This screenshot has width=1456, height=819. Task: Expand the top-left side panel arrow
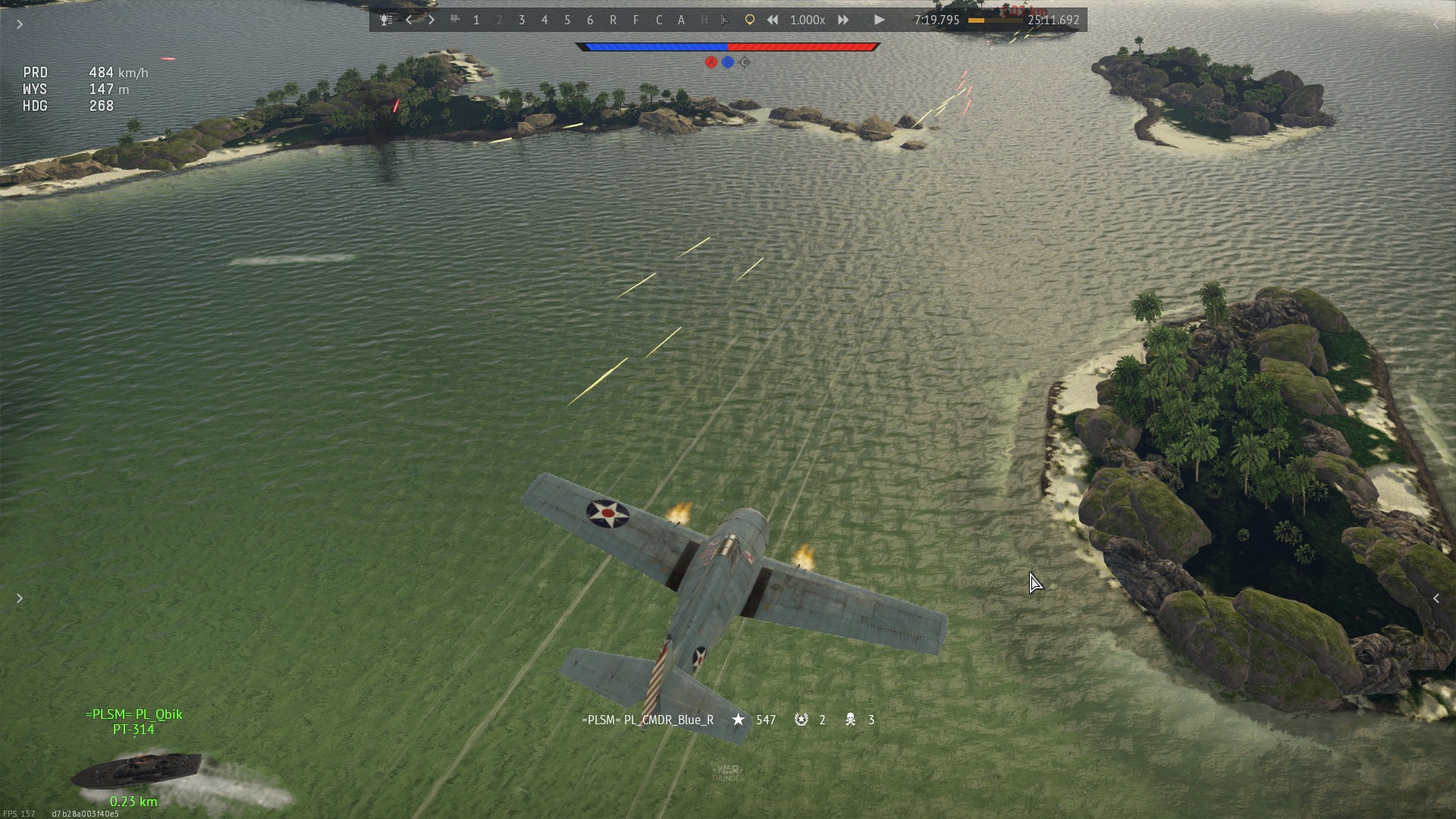coord(20,24)
